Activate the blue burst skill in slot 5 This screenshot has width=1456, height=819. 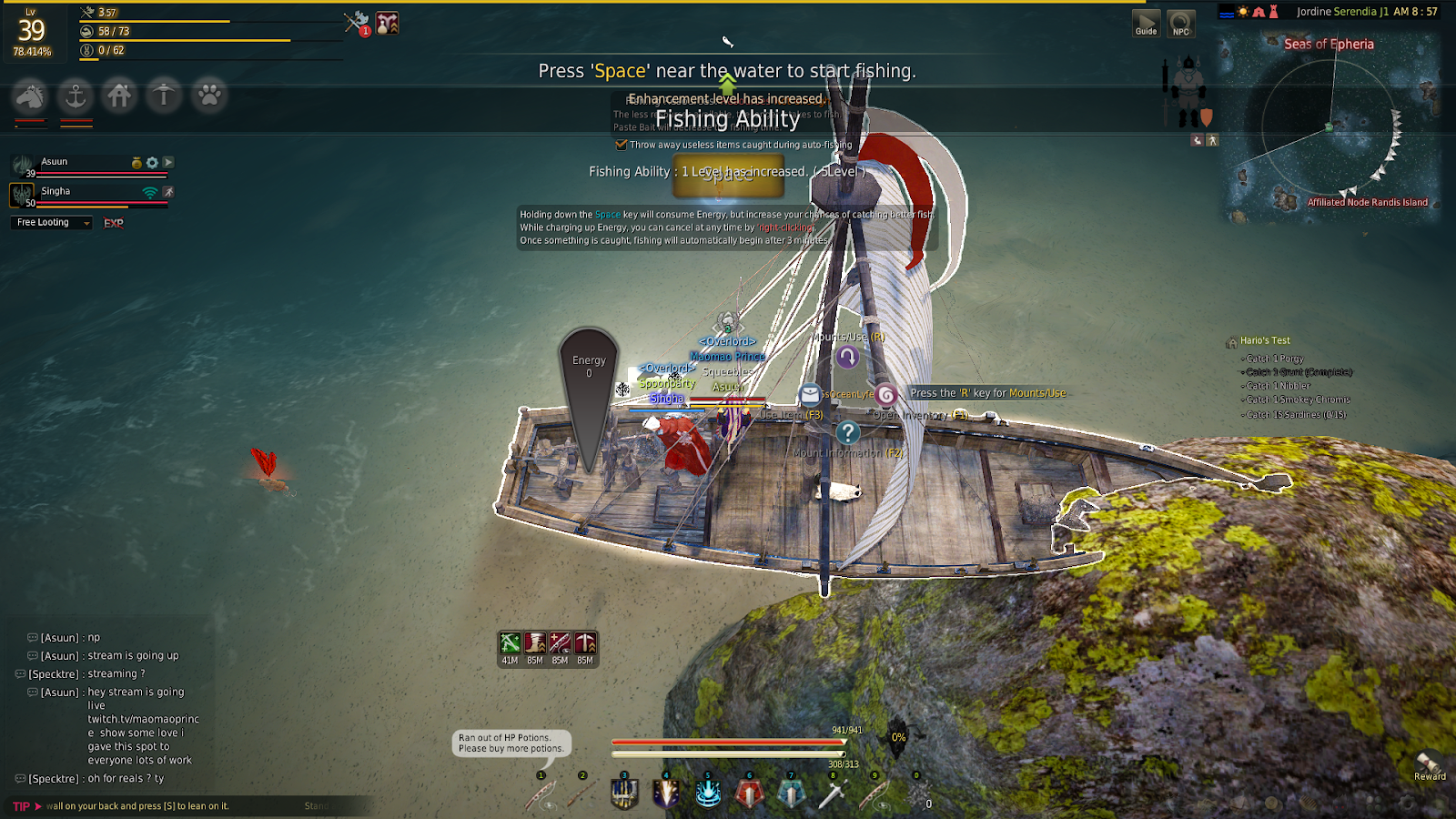click(x=708, y=794)
